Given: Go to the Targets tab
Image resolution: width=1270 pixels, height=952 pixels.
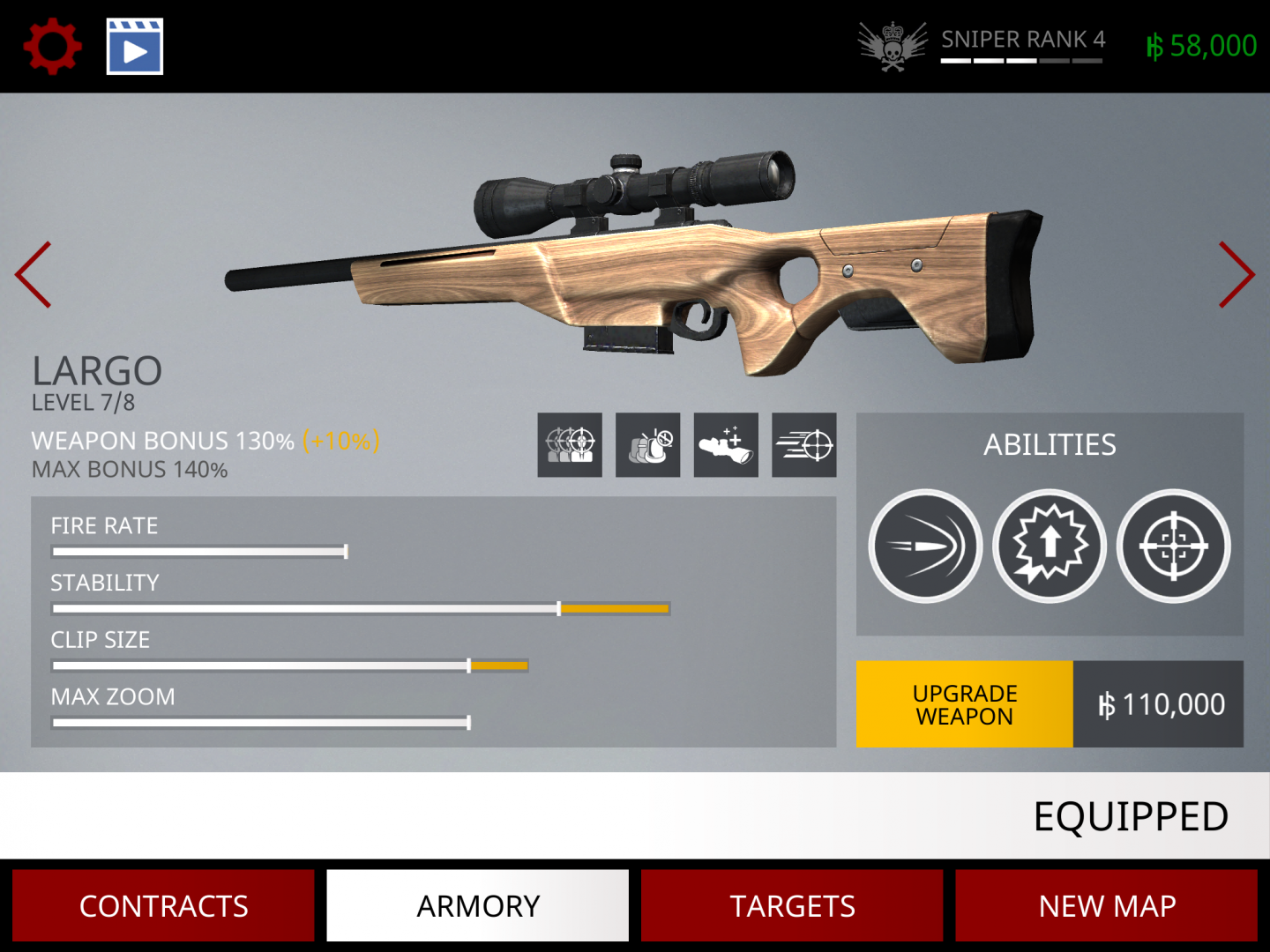Looking at the screenshot, I should coord(792,905).
